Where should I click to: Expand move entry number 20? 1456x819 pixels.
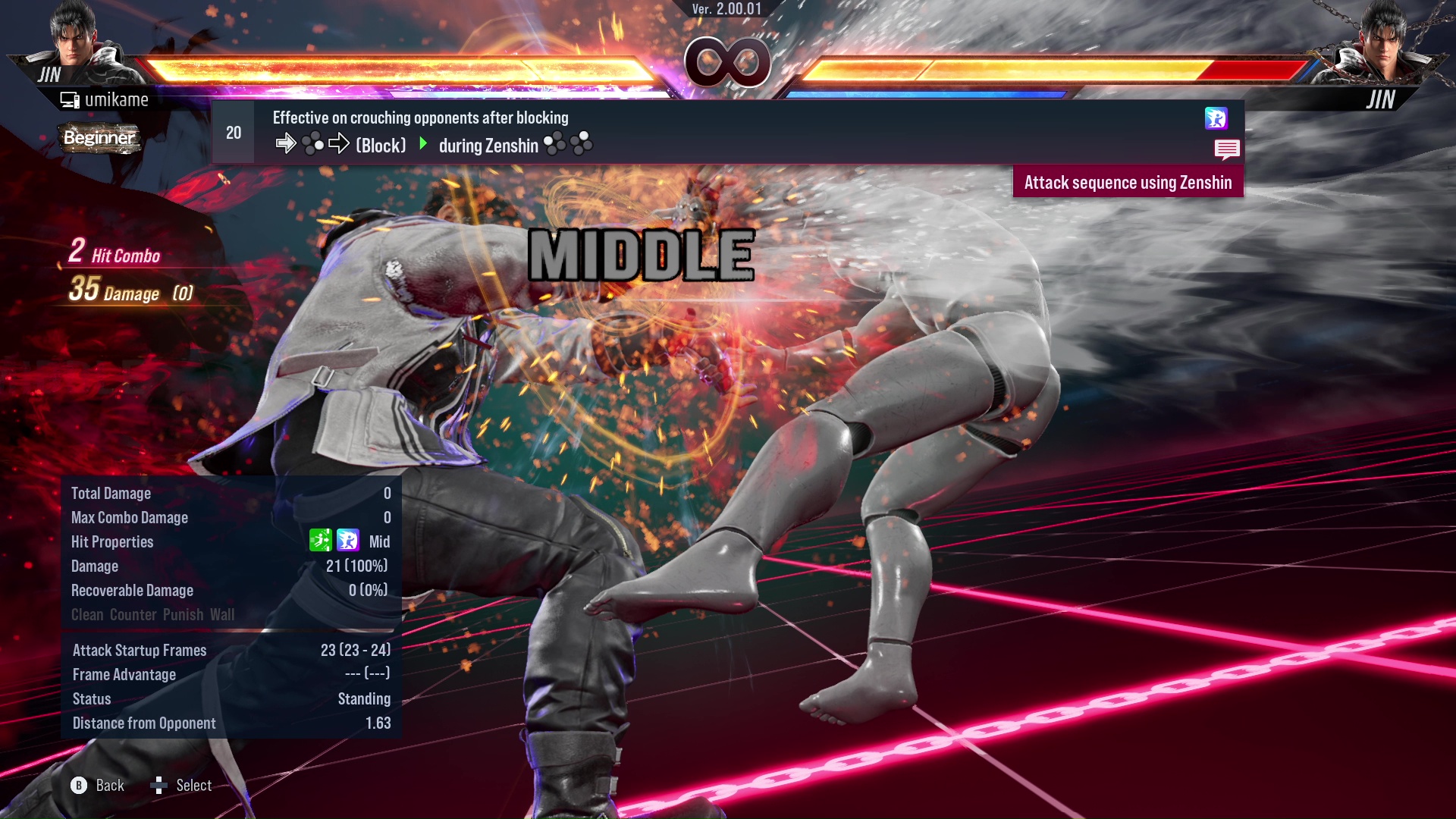point(233,131)
